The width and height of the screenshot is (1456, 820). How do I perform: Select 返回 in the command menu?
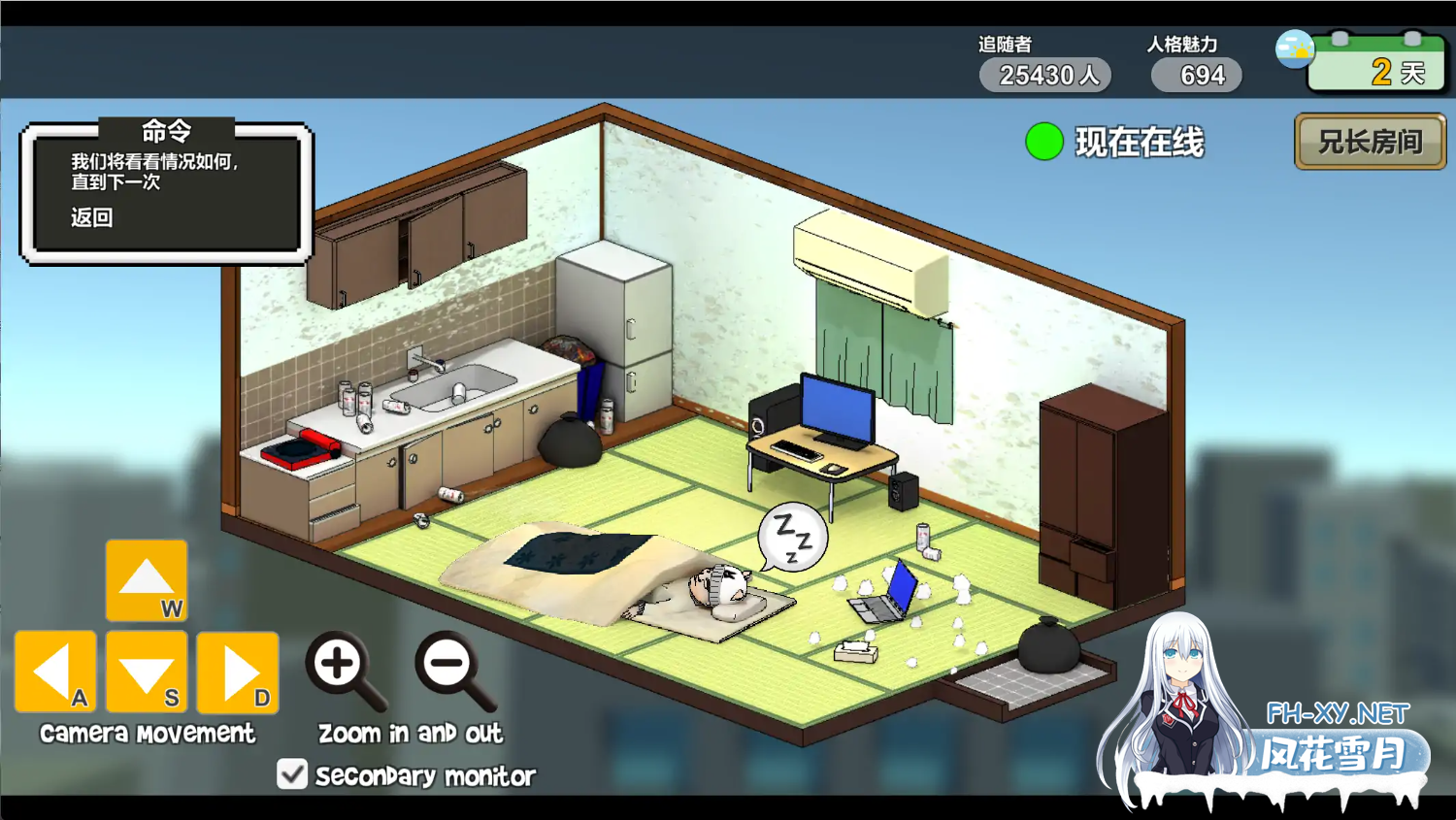92,217
